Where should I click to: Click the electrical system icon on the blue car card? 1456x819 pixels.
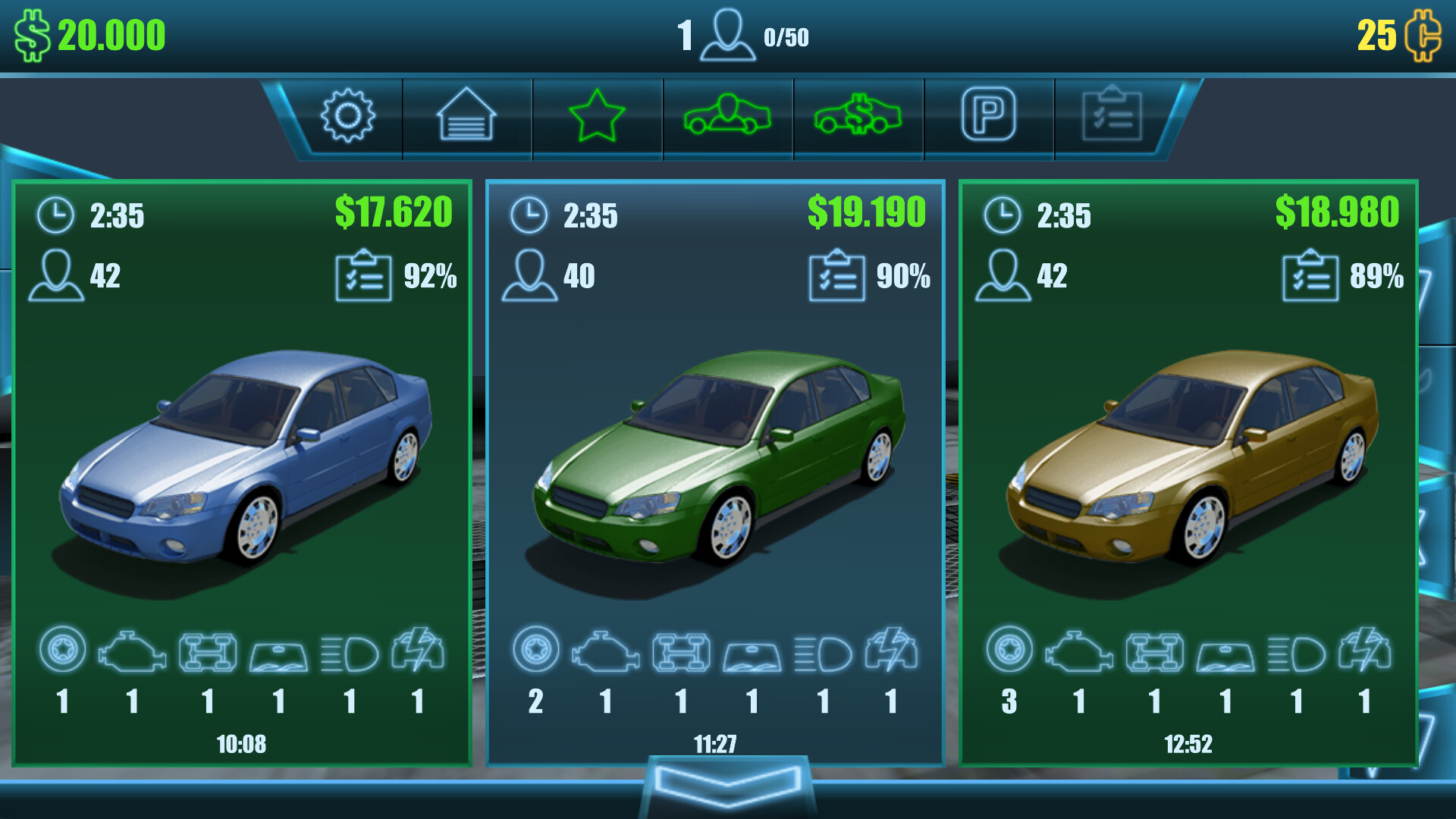click(x=417, y=651)
